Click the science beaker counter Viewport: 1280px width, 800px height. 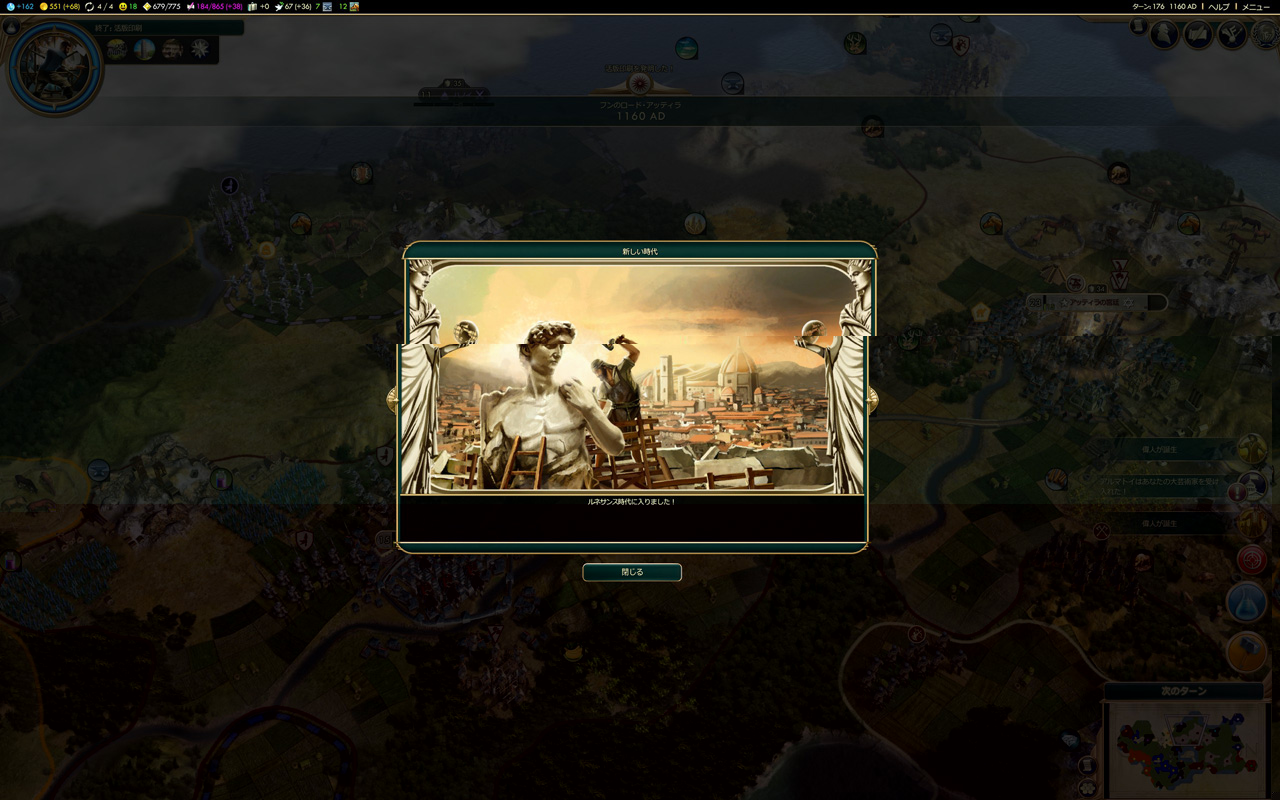[20, 7]
